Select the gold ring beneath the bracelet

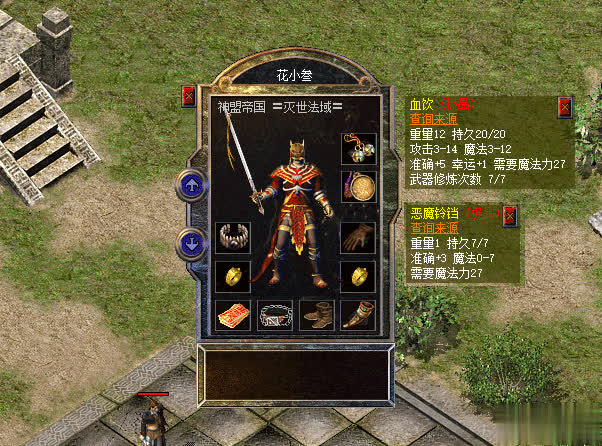point(233,276)
